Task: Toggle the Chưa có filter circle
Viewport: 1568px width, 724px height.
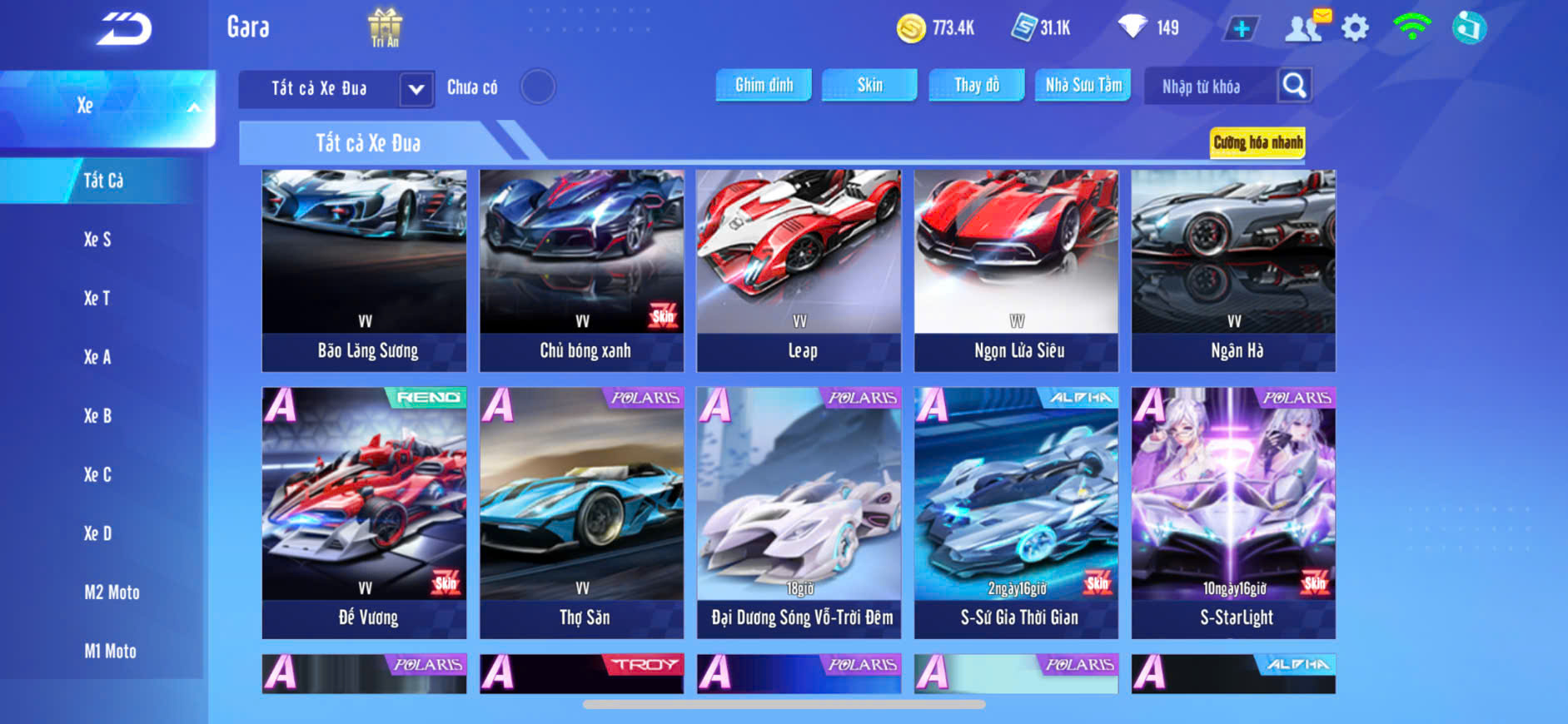Action: point(538,87)
